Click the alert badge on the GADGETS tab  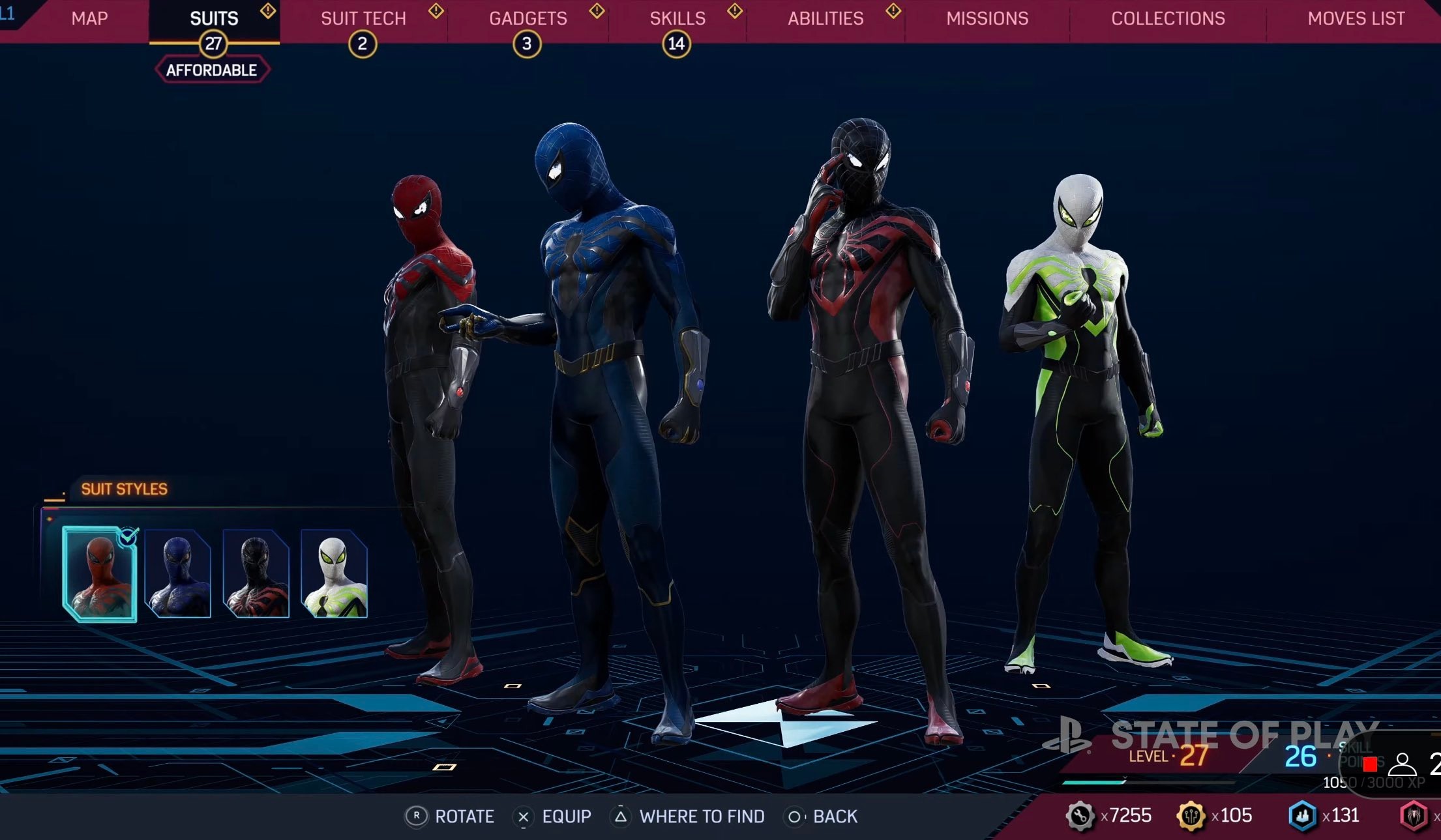click(x=595, y=10)
